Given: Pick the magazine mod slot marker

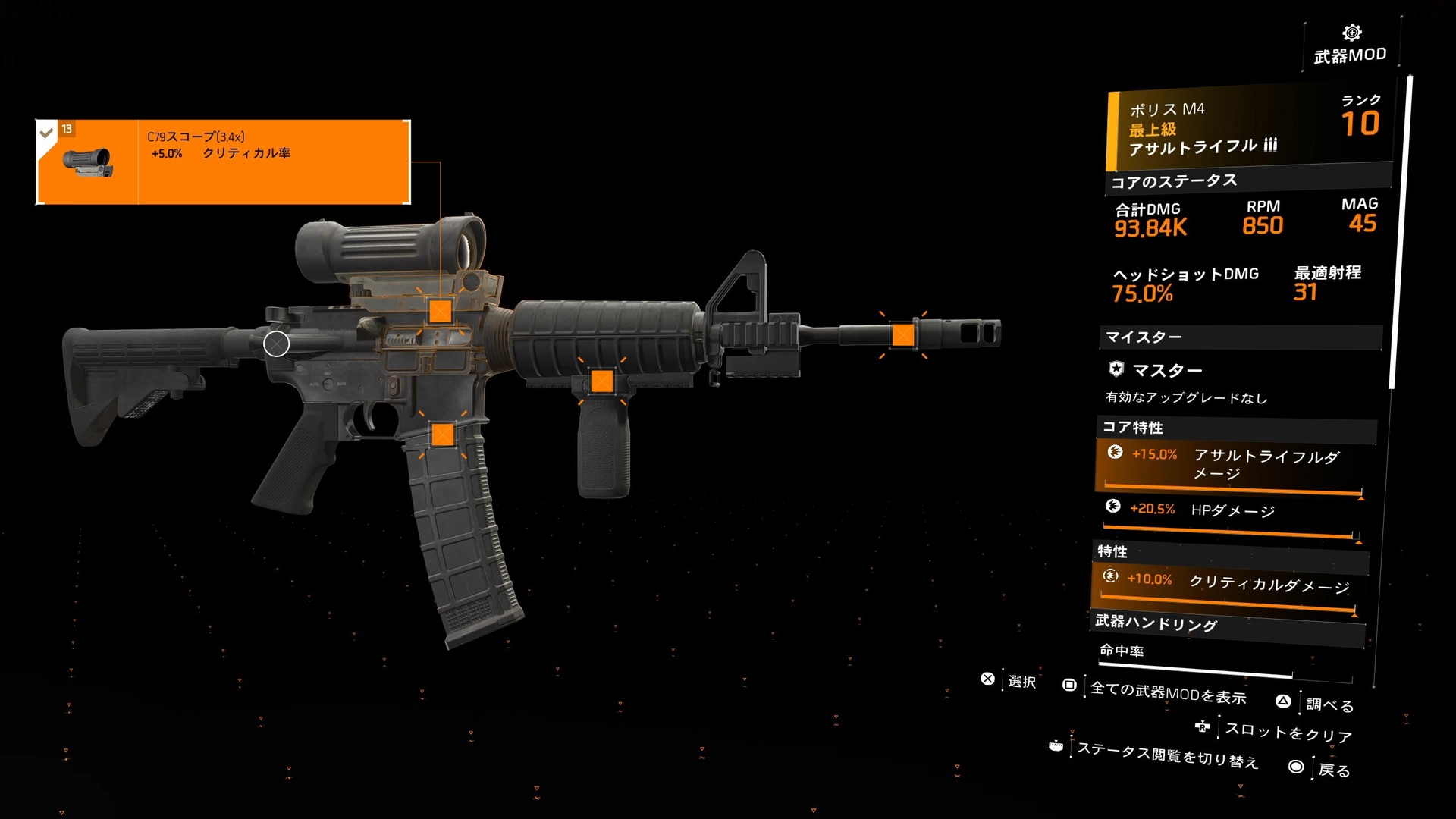Looking at the screenshot, I should click(442, 435).
